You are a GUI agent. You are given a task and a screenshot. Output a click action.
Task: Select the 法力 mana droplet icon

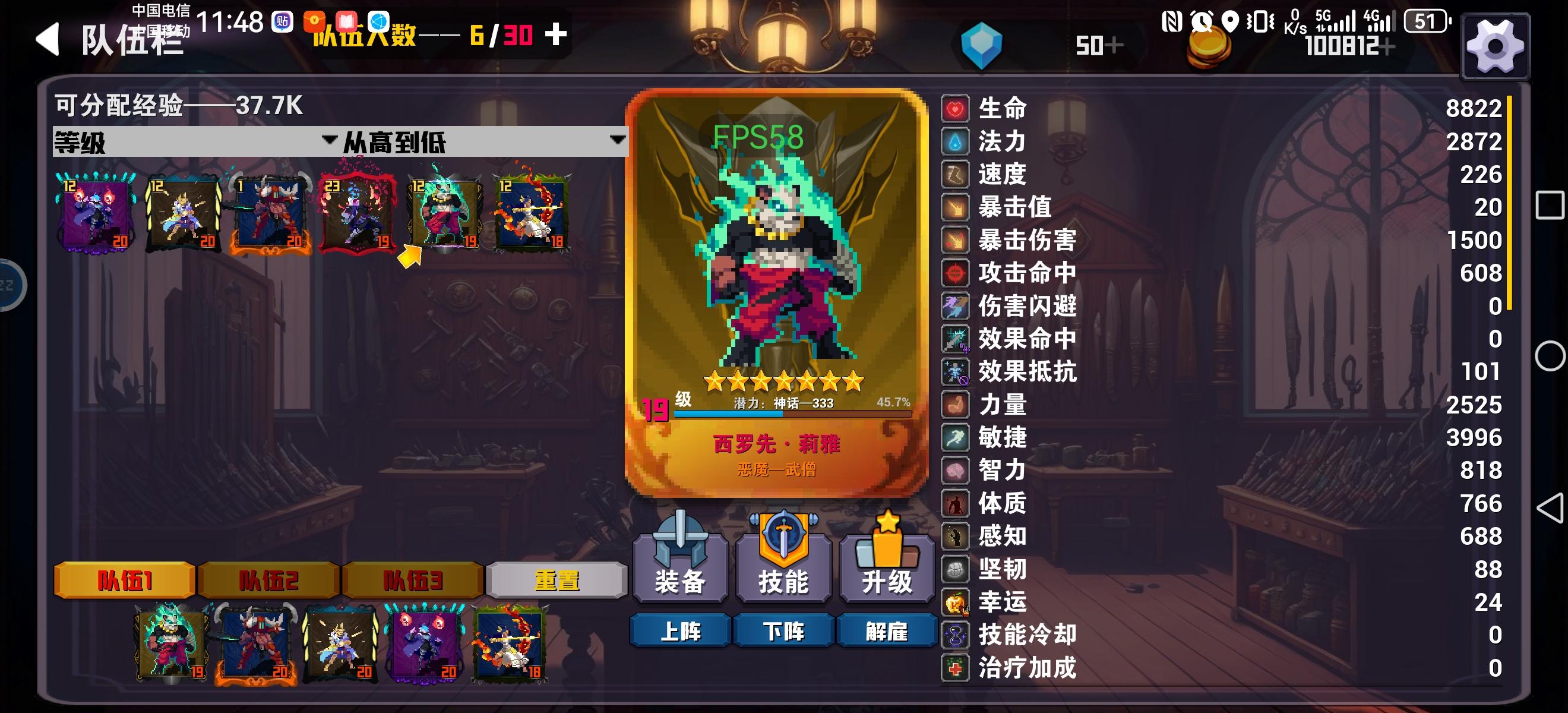tap(954, 141)
